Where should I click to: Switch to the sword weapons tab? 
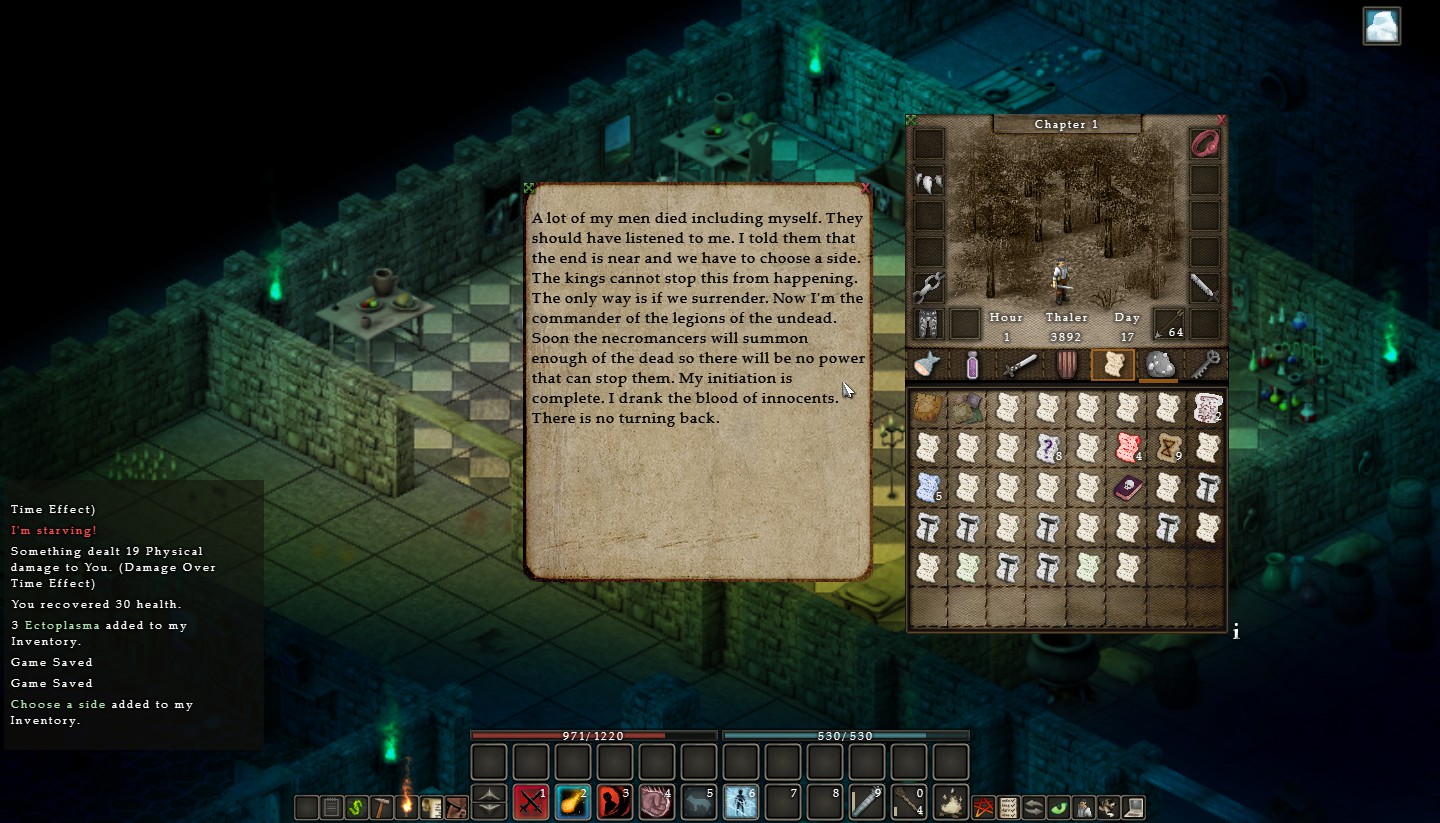click(1019, 366)
